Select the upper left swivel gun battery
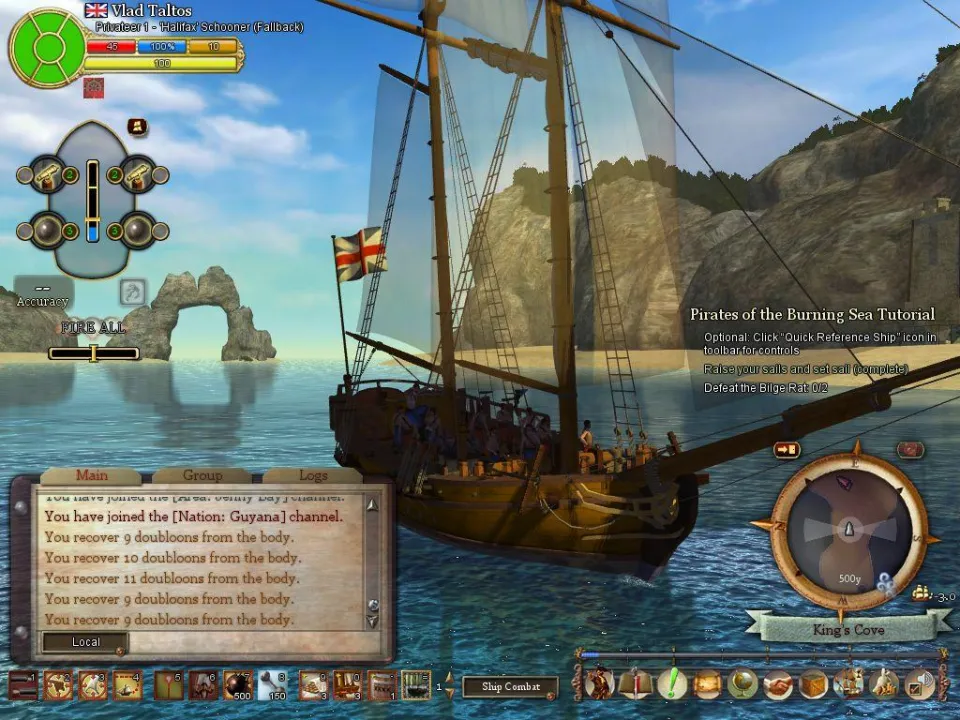960x720 pixels. [47, 176]
